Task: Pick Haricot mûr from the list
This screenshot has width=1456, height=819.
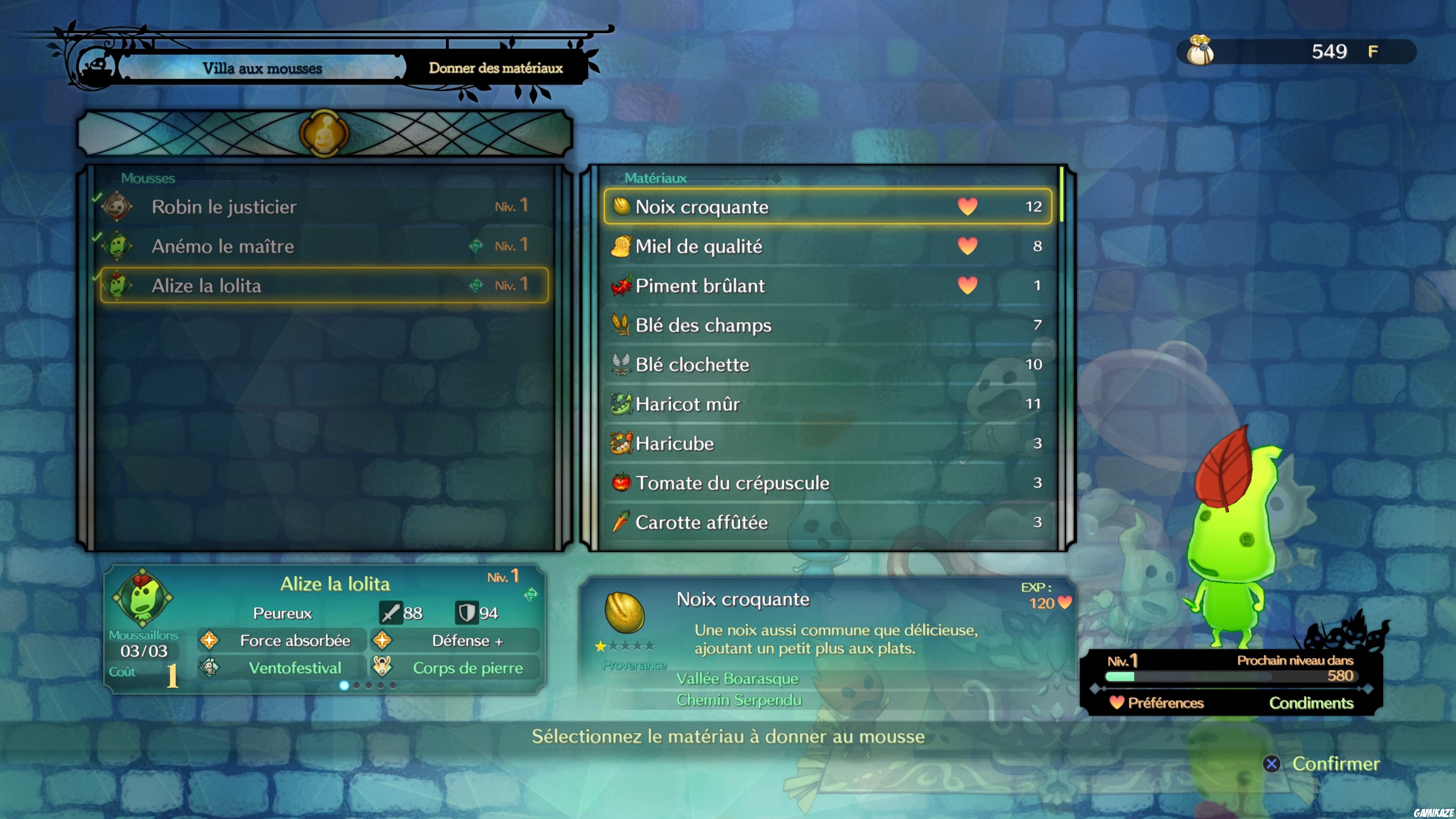Action: tap(827, 404)
